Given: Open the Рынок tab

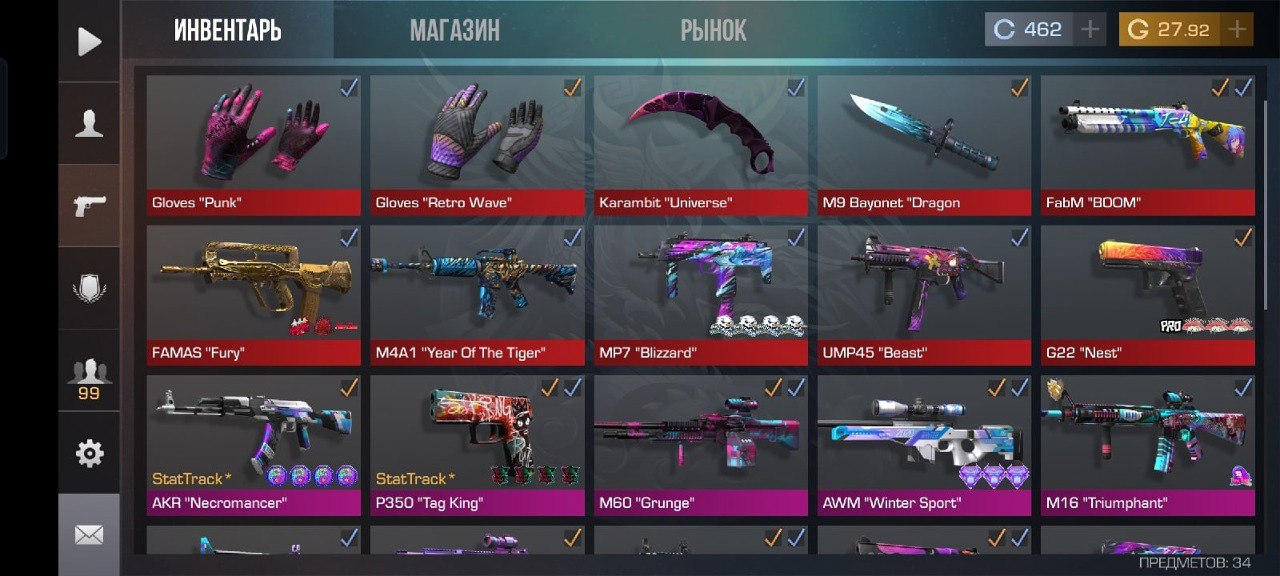Looking at the screenshot, I should 713,30.
